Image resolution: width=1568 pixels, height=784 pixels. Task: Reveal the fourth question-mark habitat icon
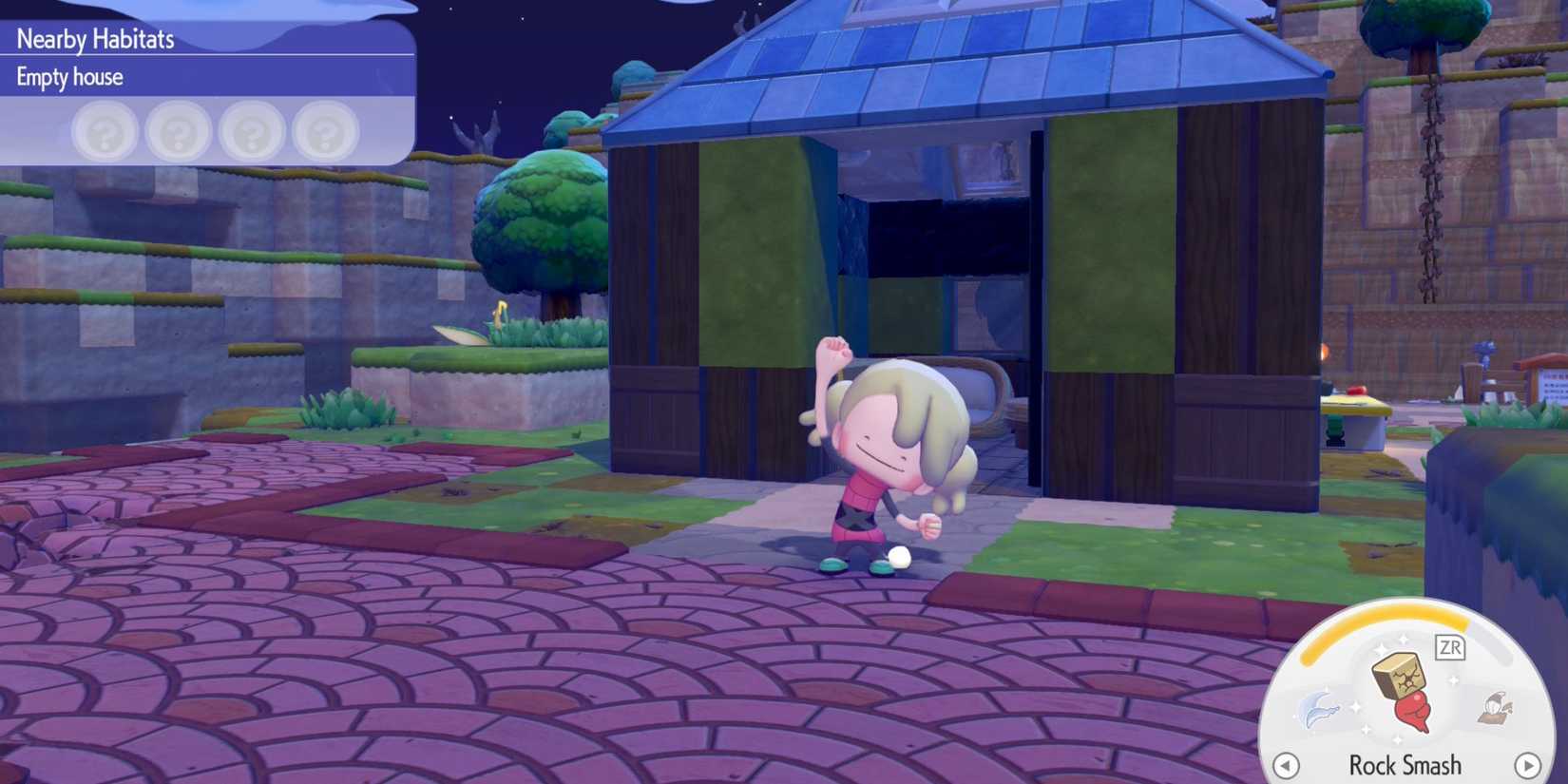click(325, 132)
